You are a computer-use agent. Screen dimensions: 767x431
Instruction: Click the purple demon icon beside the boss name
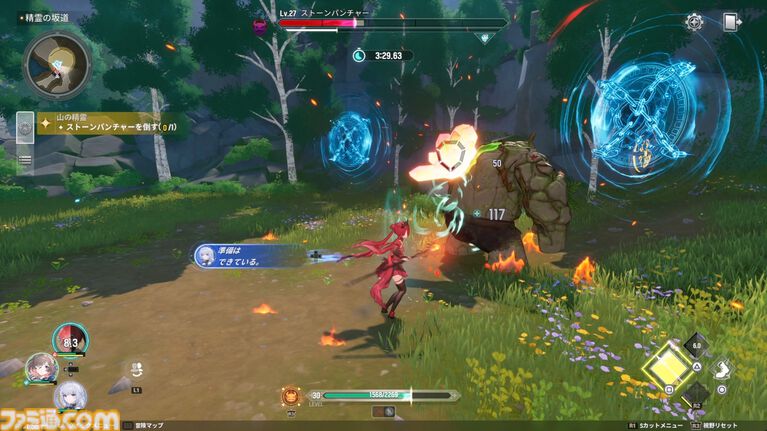point(262,25)
